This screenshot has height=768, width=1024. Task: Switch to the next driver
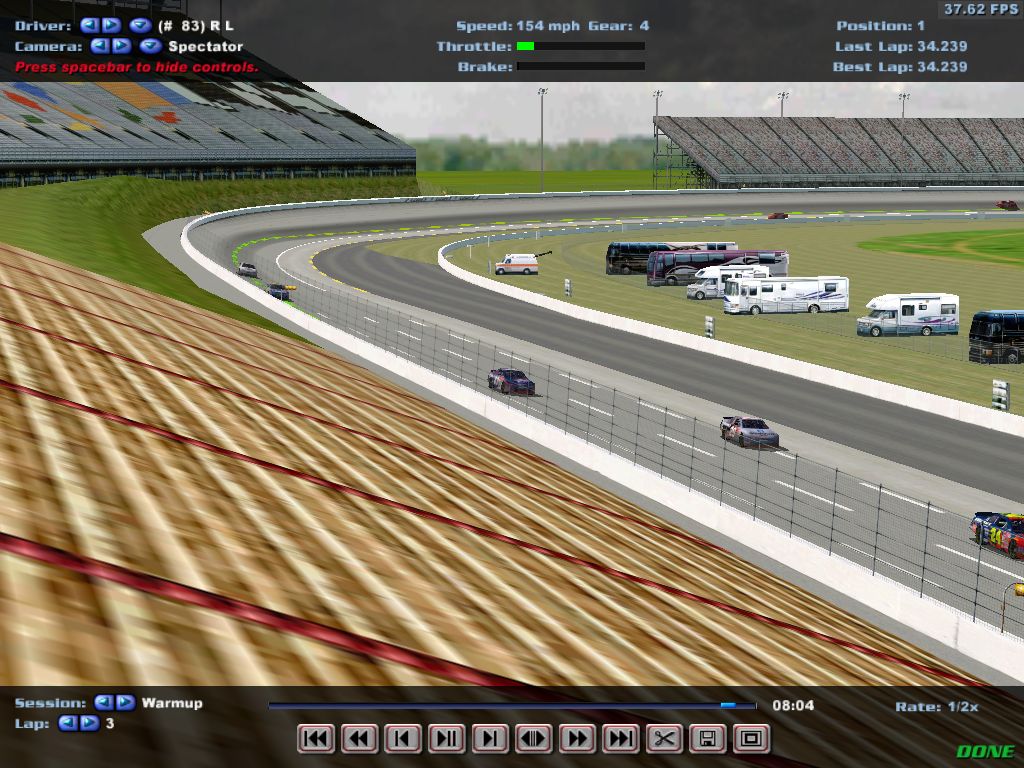coord(110,25)
